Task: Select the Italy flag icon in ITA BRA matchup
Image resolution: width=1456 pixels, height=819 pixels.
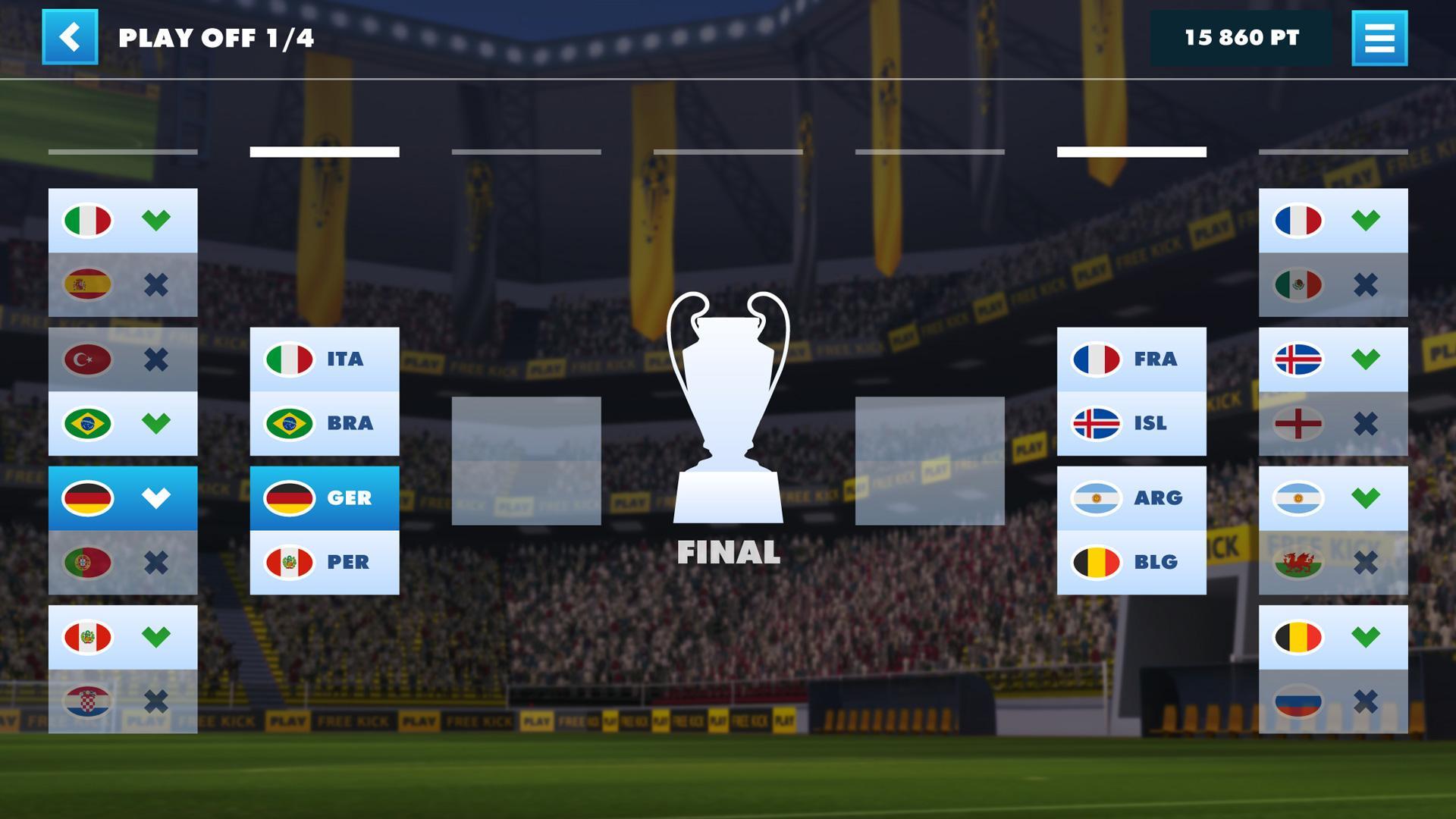Action: pos(287,360)
